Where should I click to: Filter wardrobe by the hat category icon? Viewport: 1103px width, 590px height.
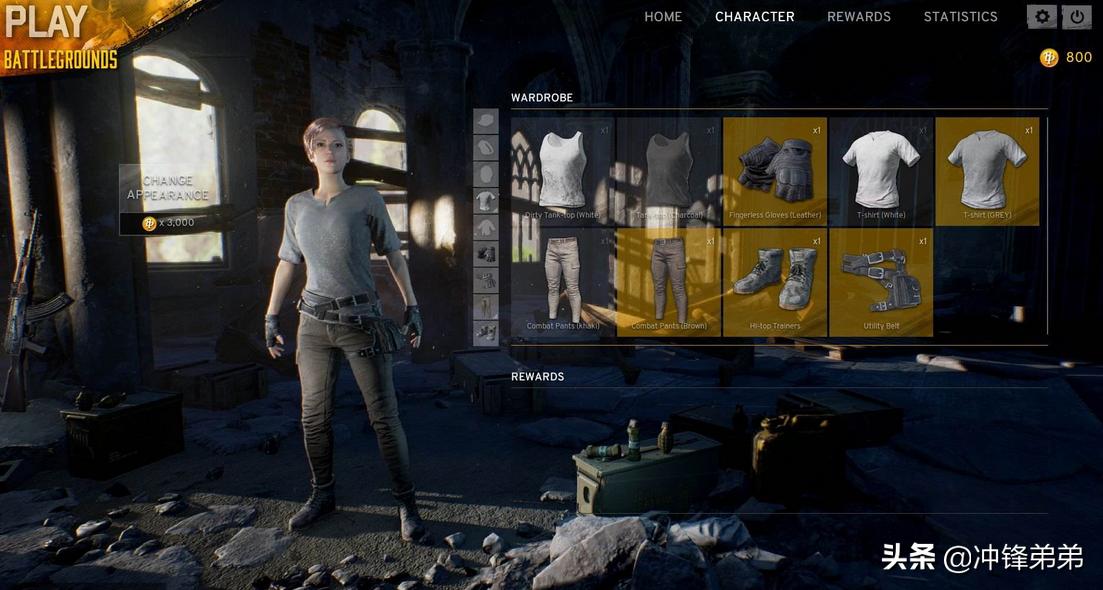click(x=486, y=122)
